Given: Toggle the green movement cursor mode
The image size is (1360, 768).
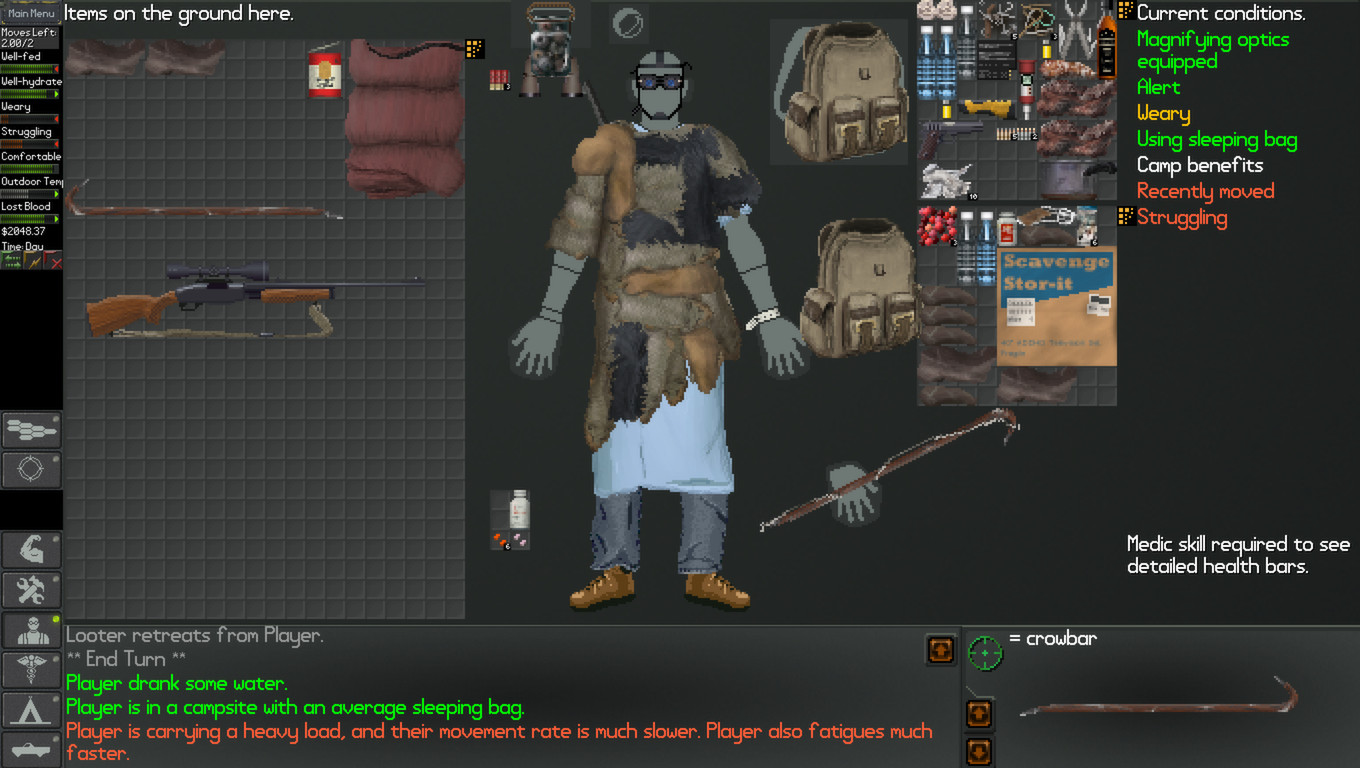Looking at the screenshot, I should point(11,259).
